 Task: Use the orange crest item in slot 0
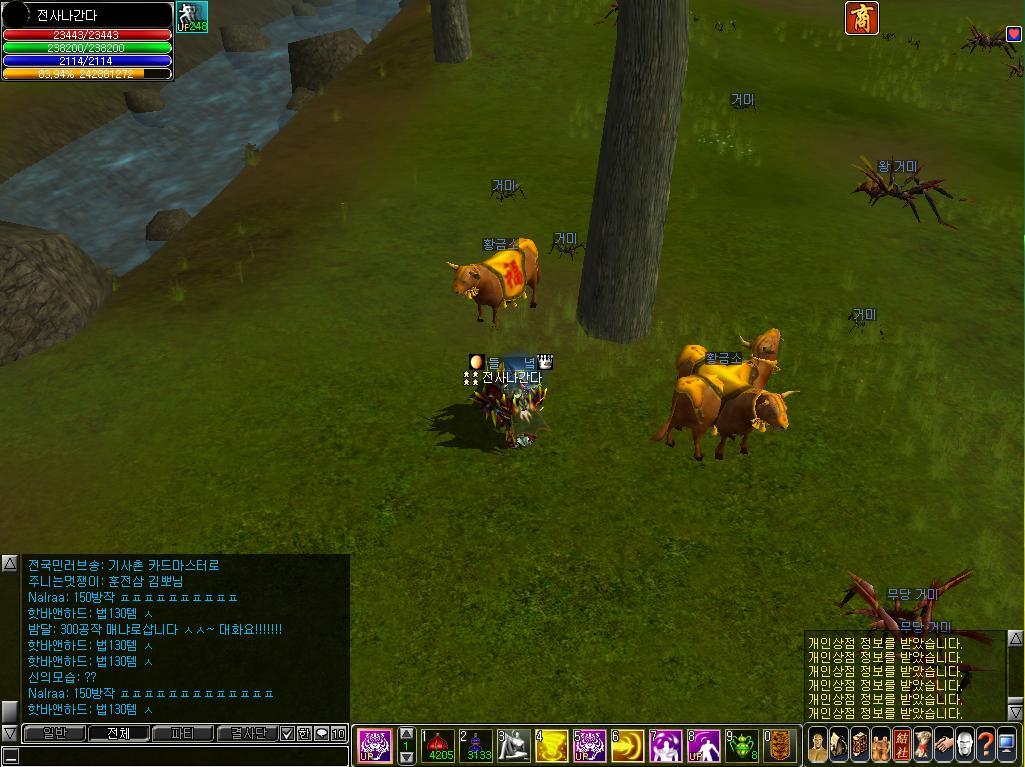pyautogui.click(x=780, y=746)
